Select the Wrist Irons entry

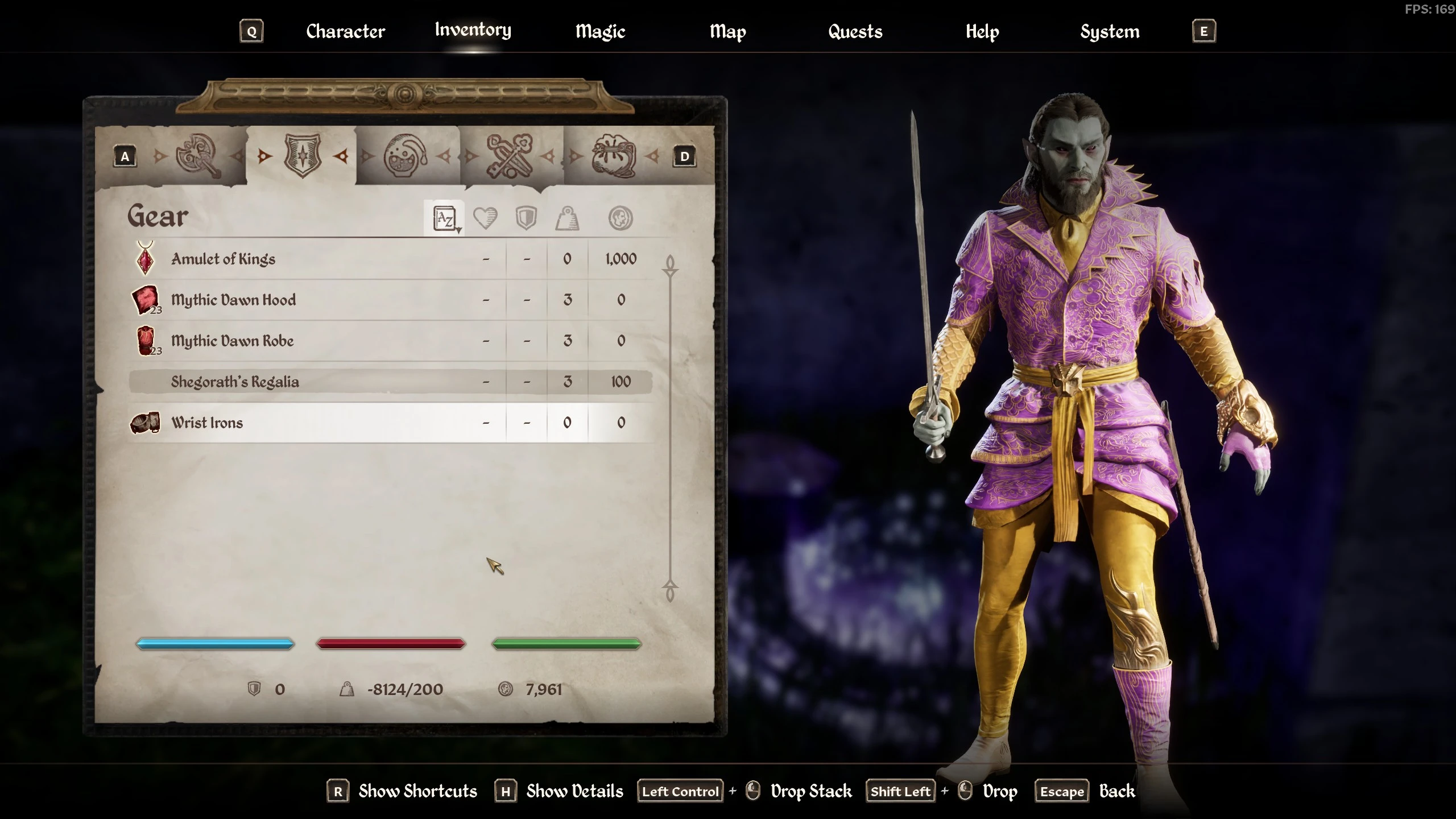pos(207,423)
